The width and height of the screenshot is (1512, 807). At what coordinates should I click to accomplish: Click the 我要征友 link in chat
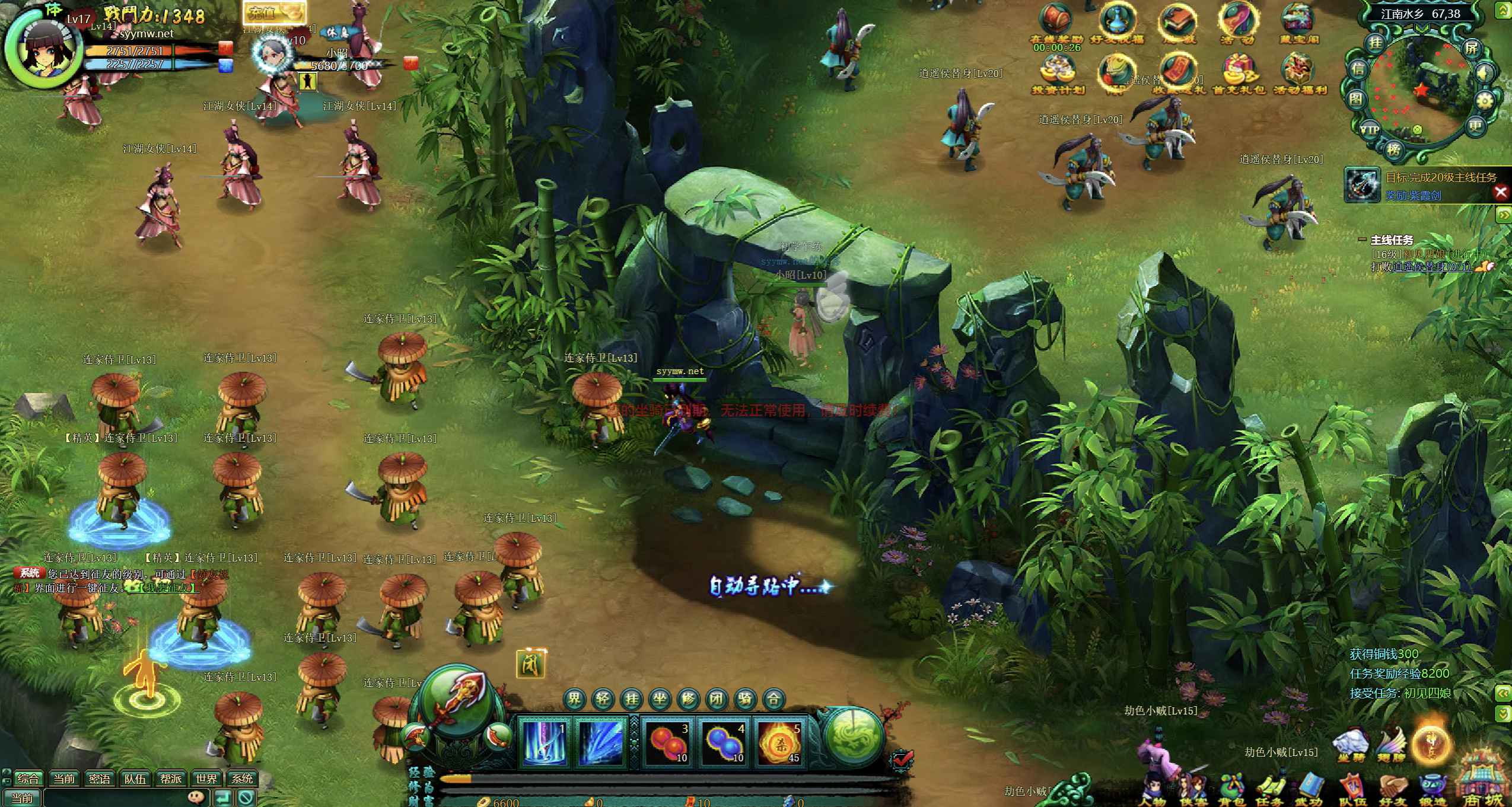click(168, 588)
